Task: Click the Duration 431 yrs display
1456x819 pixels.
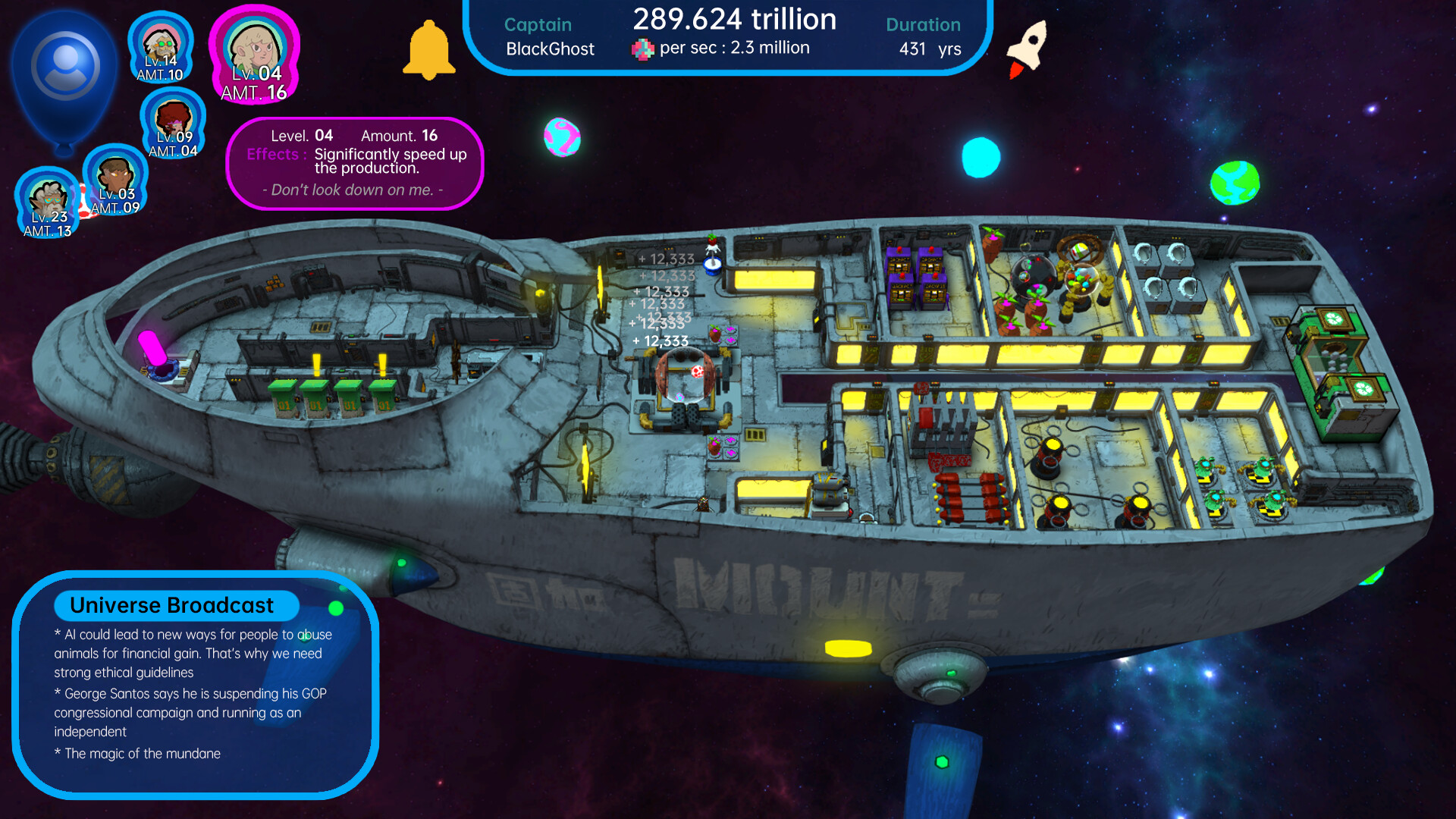Action: coord(924,36)
